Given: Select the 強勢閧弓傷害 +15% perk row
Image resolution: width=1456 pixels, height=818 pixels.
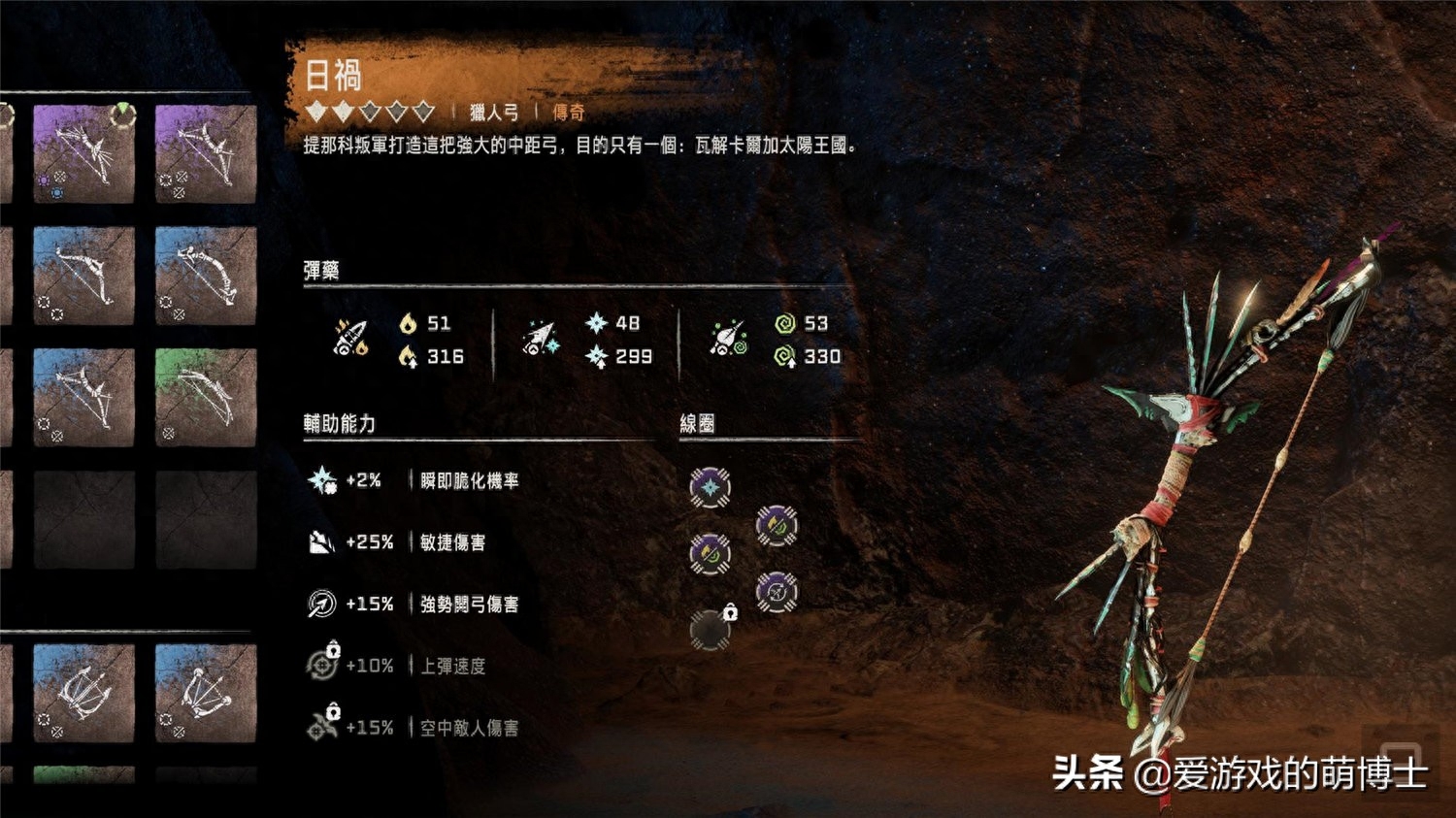Looking at the screenshot, I should tap(413, 604).
